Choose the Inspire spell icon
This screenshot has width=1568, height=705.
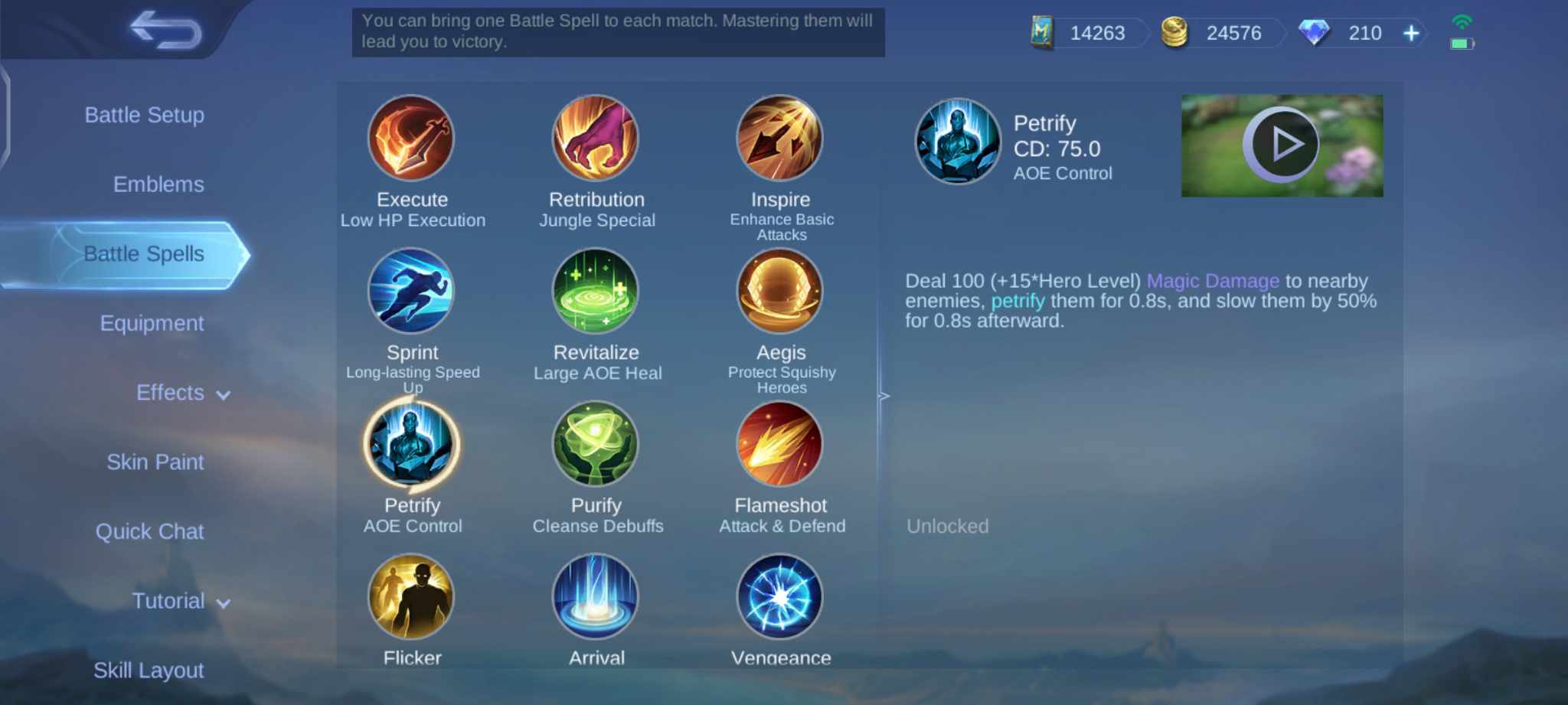point(780,139)
